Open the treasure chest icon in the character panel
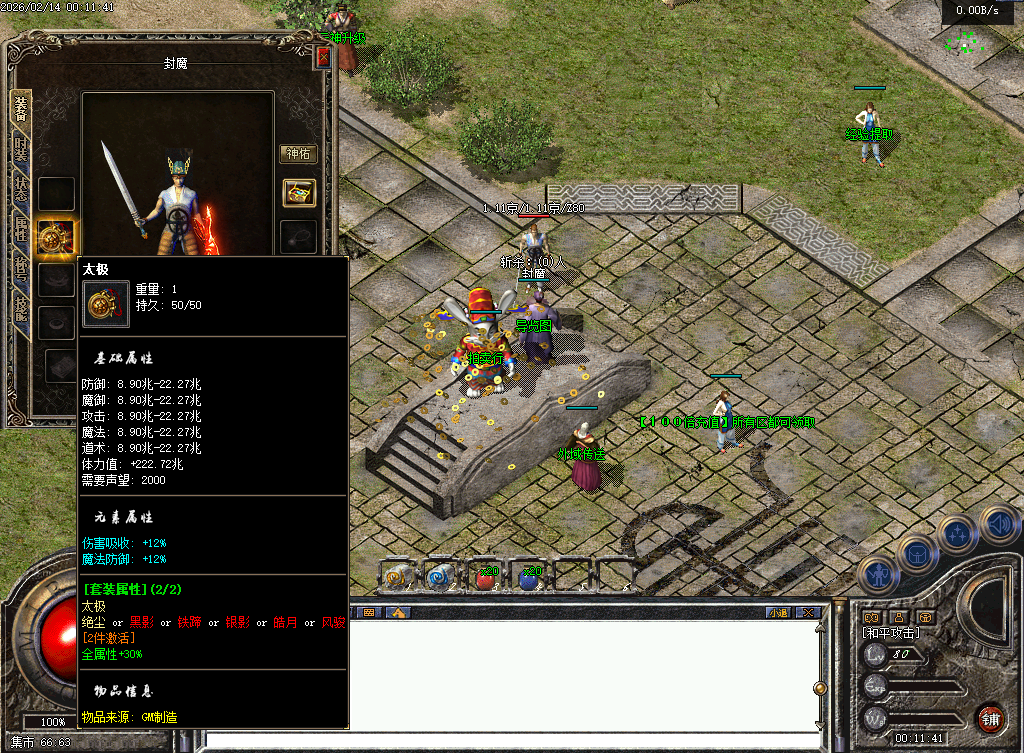 298,193
